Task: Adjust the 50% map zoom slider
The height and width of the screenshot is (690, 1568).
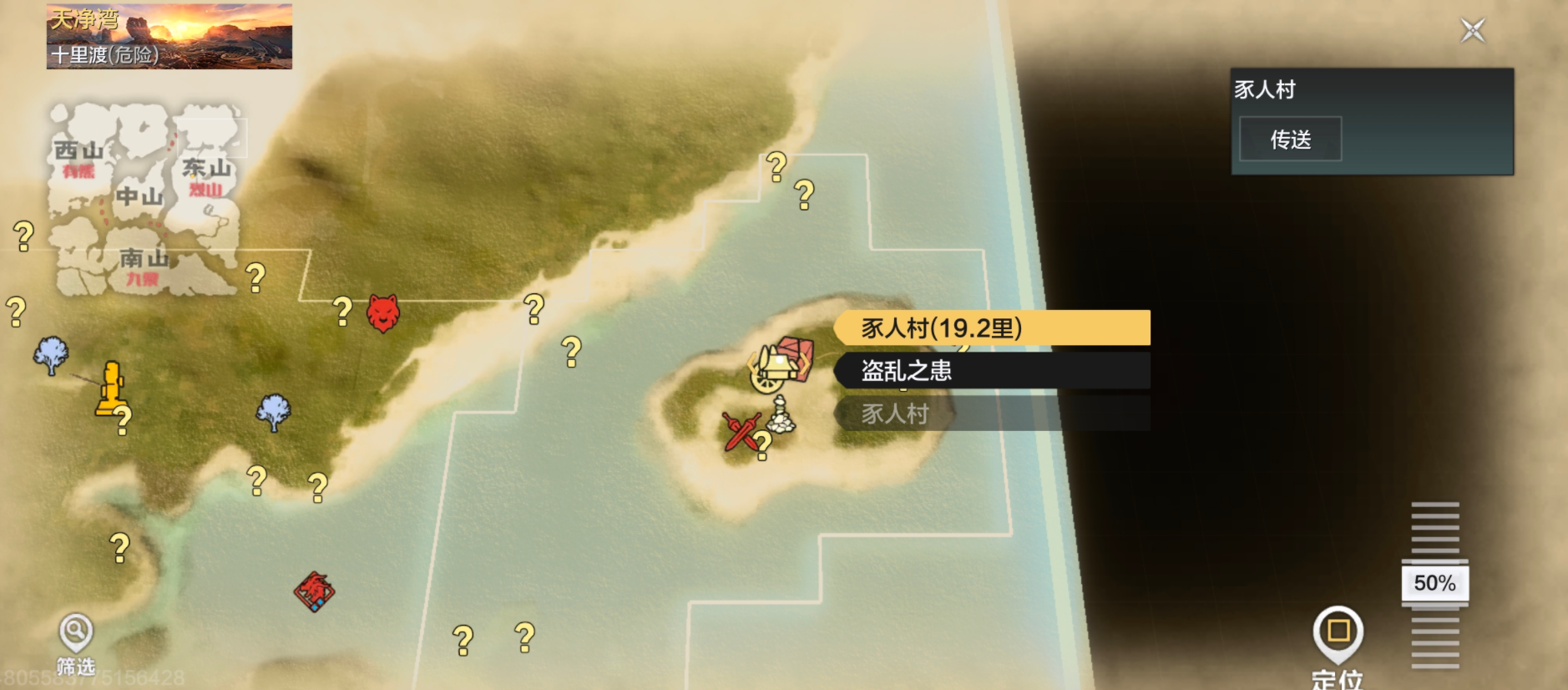Action: click(x=1434, y=583)
